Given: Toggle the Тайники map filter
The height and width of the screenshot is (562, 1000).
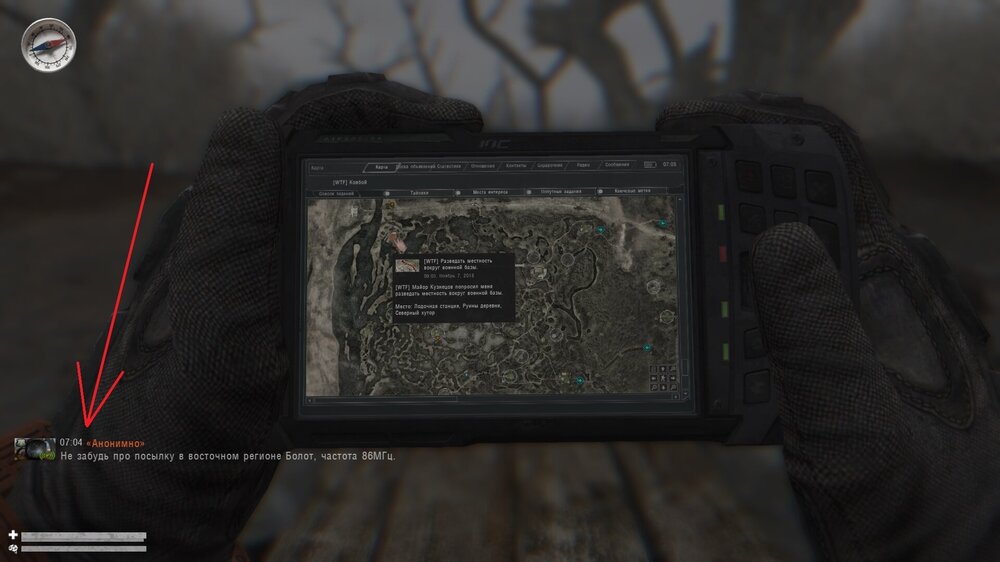Looking at the screenshot, I should (x=419, y=192).
